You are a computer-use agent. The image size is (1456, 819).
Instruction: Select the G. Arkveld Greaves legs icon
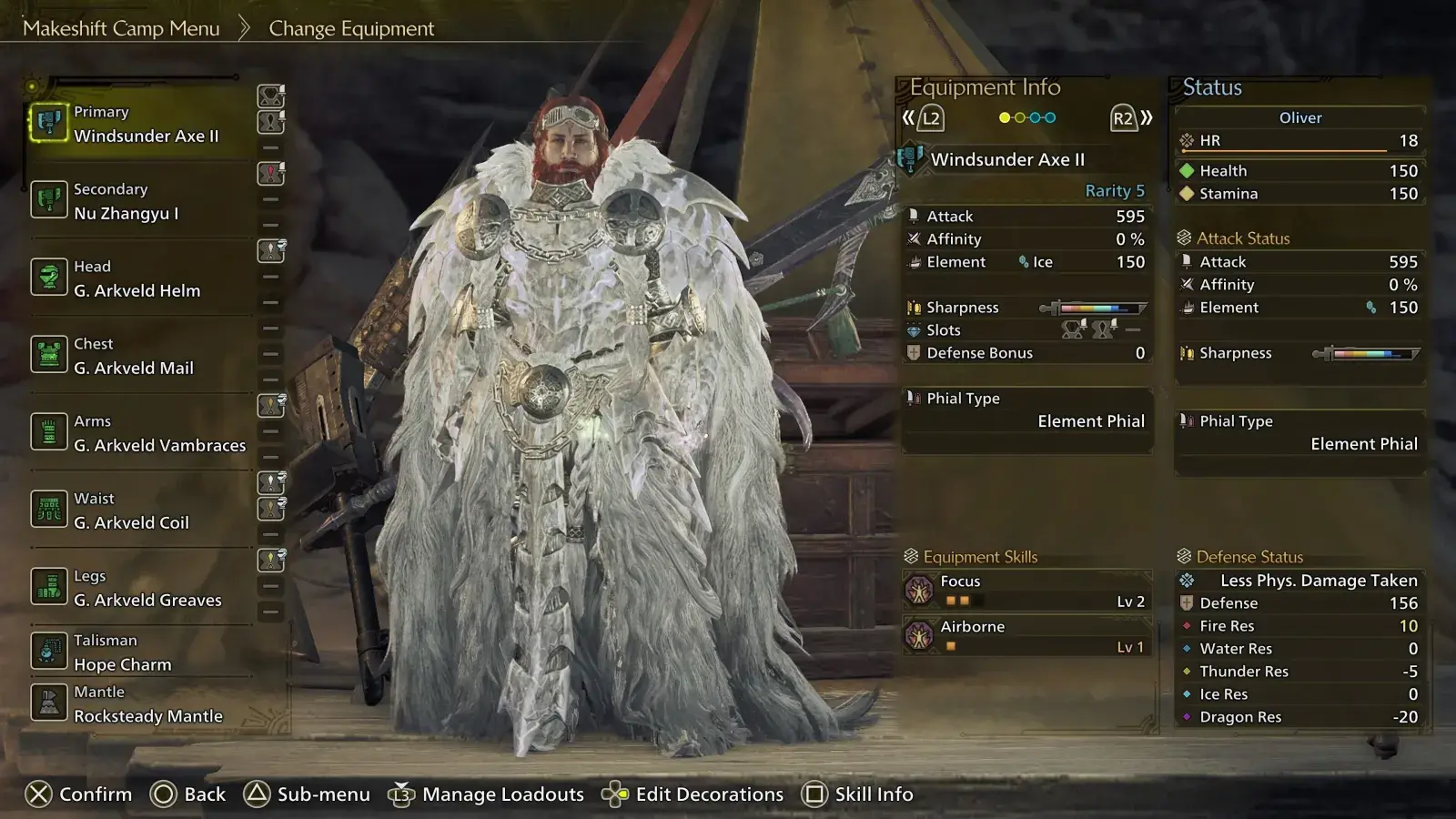50,587
